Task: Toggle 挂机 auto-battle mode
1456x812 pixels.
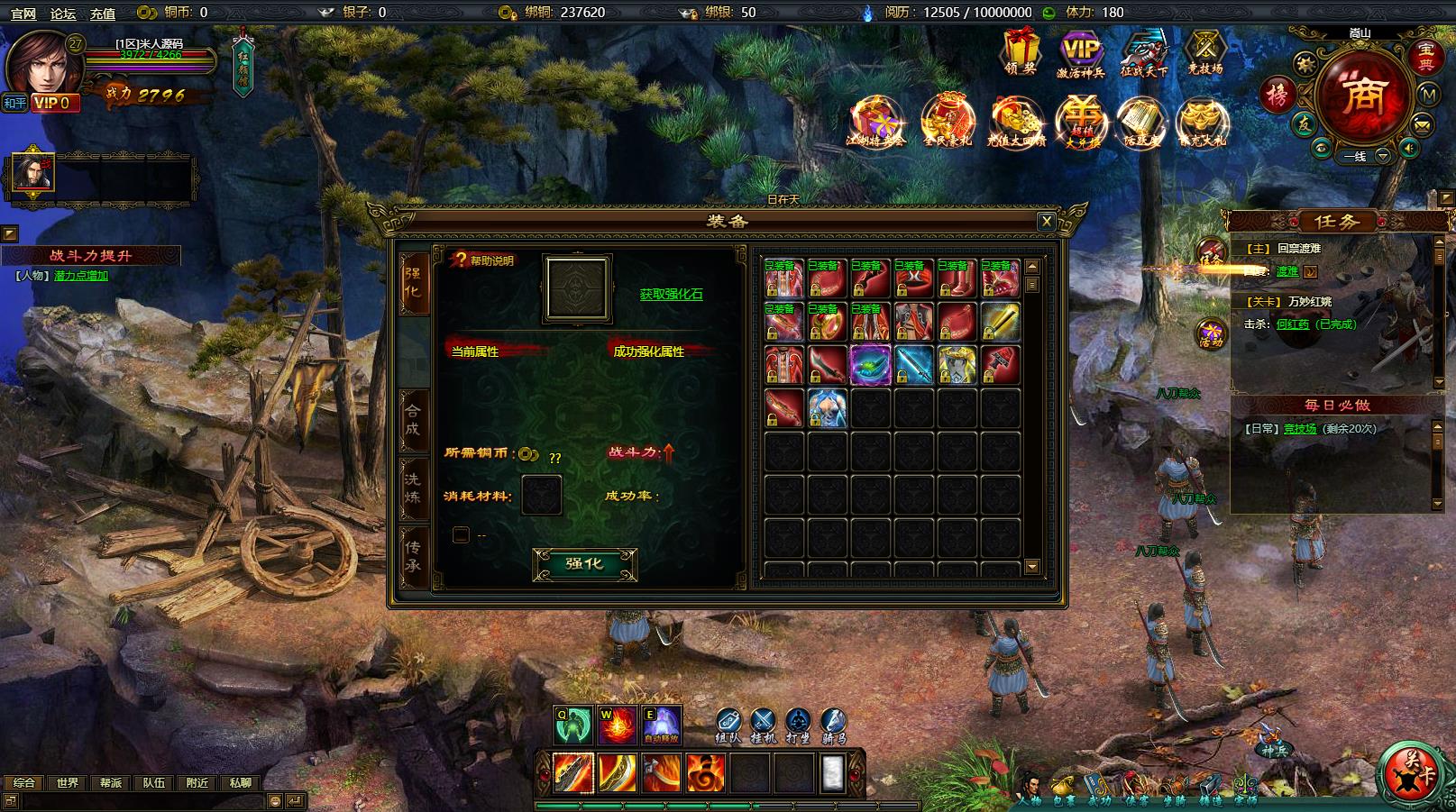Action: pyautogui.click(x=763, y=724)
